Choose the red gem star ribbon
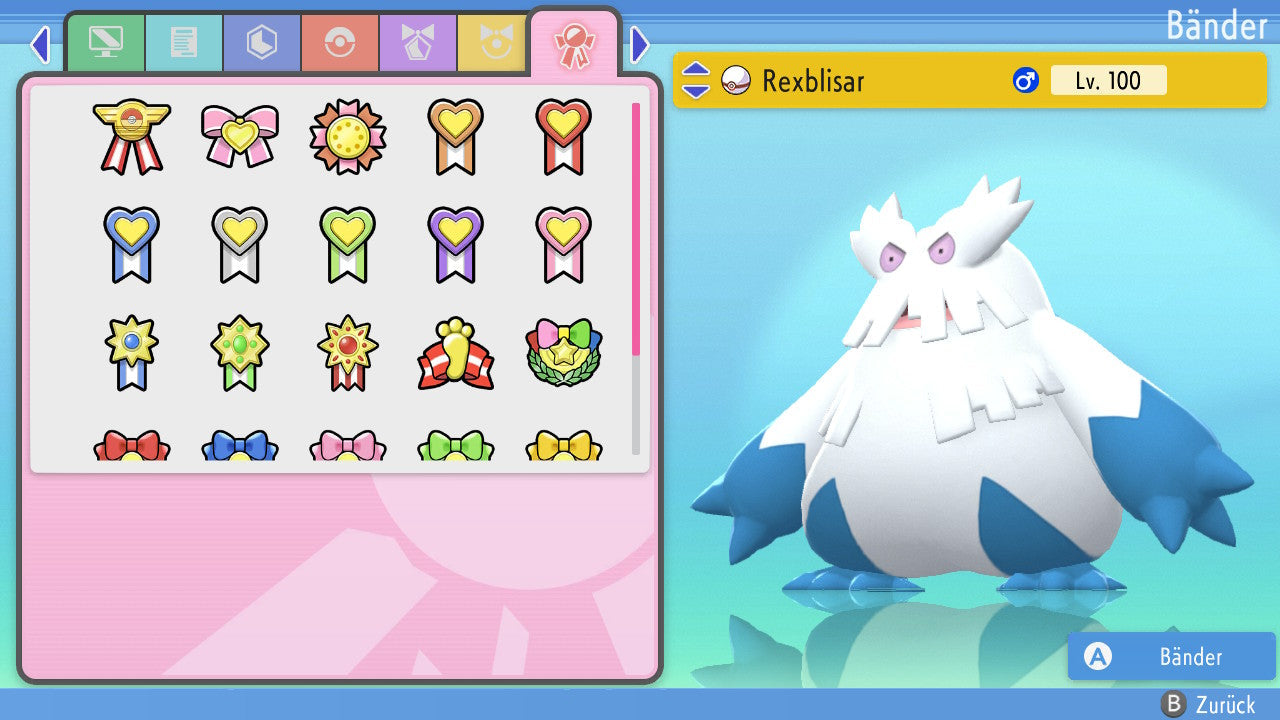This screenshot has height=720, width=1280. (x=347, y=353)
